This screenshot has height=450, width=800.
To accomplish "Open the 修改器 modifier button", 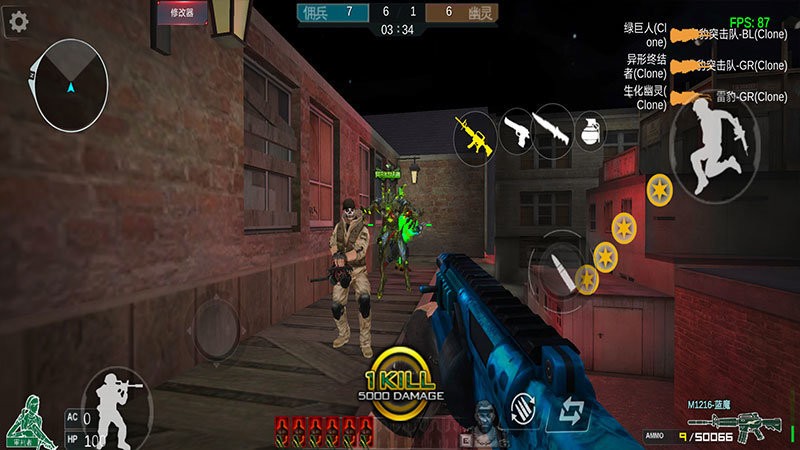I will click(182, 14).
